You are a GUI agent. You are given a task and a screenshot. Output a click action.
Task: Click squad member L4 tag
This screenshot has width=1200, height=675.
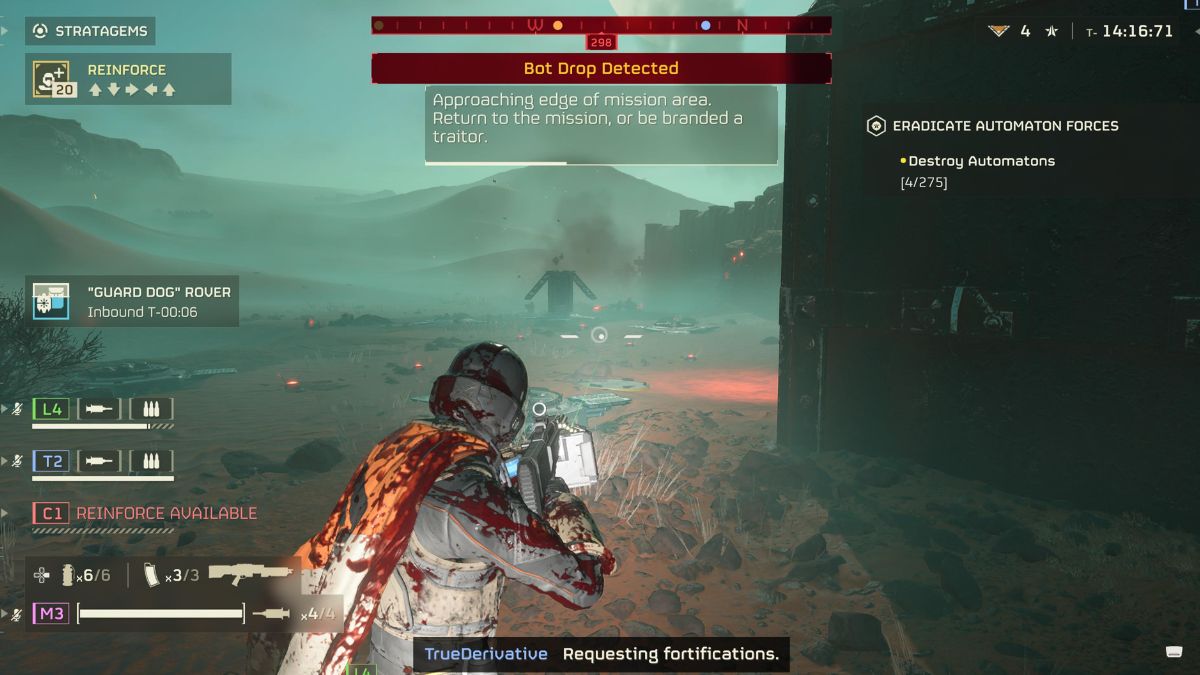(51, 408)
